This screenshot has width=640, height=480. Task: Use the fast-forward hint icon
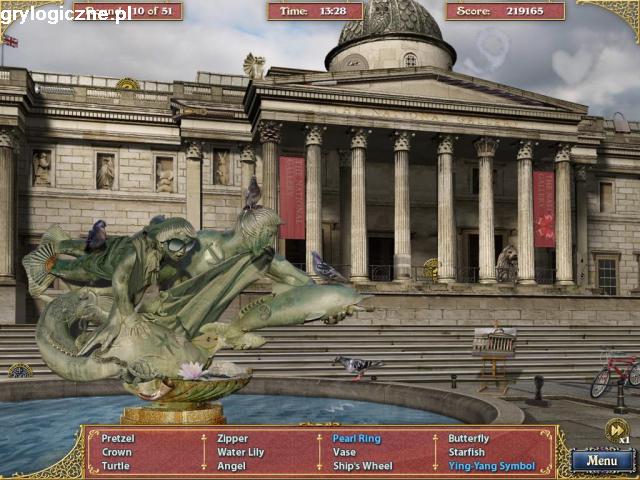(x=616, y=429)
